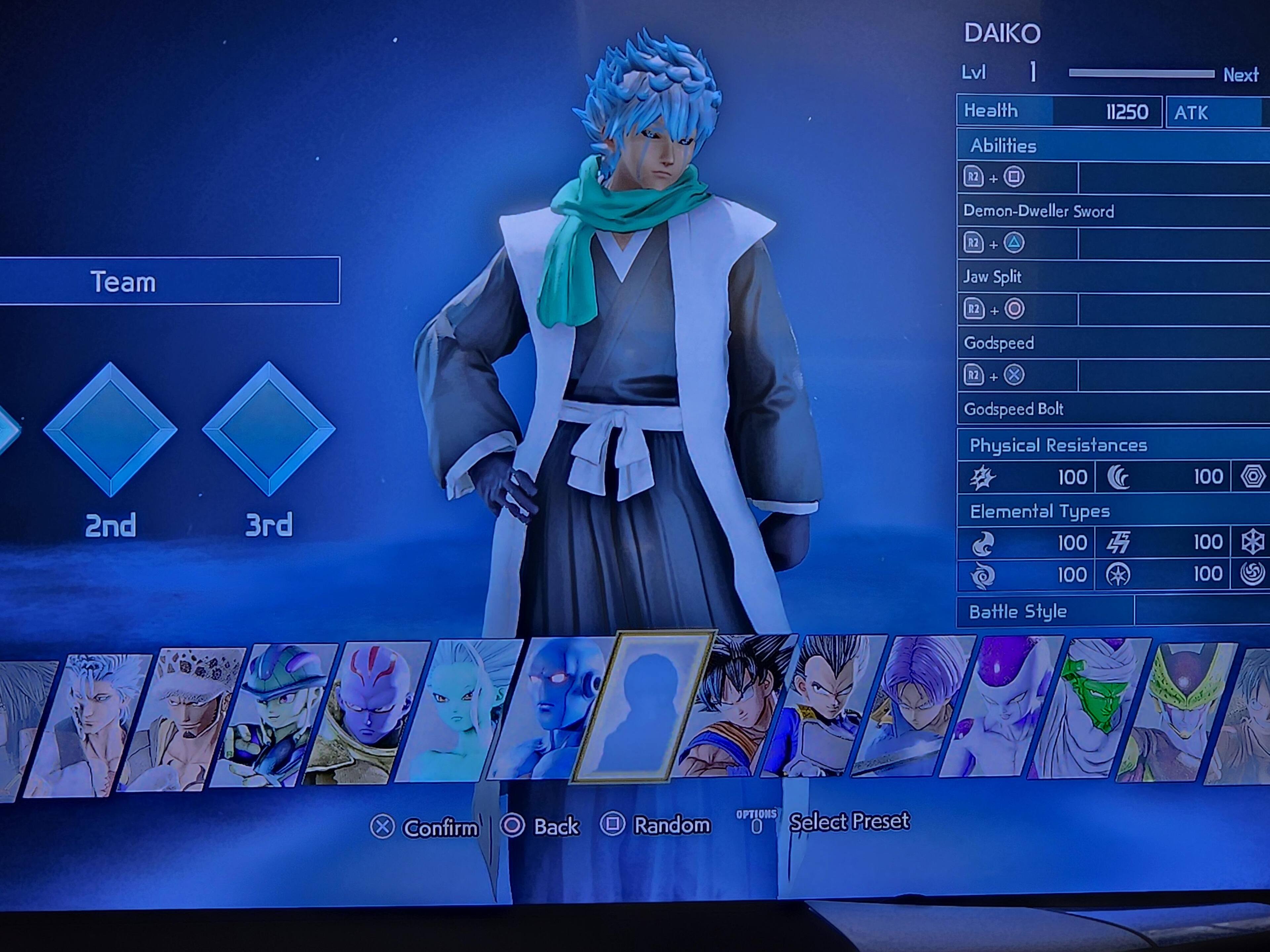Select the bald blue character with glowing eyes
Viewport: 1270px width, 952px height.
(551, 709)
